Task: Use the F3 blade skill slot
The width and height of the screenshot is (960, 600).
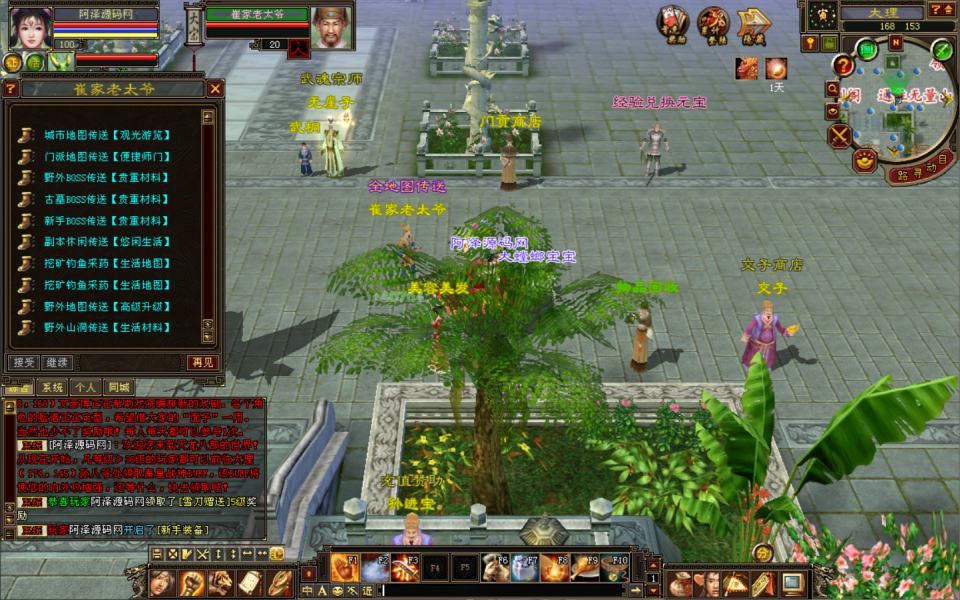Action: point(404,567)
